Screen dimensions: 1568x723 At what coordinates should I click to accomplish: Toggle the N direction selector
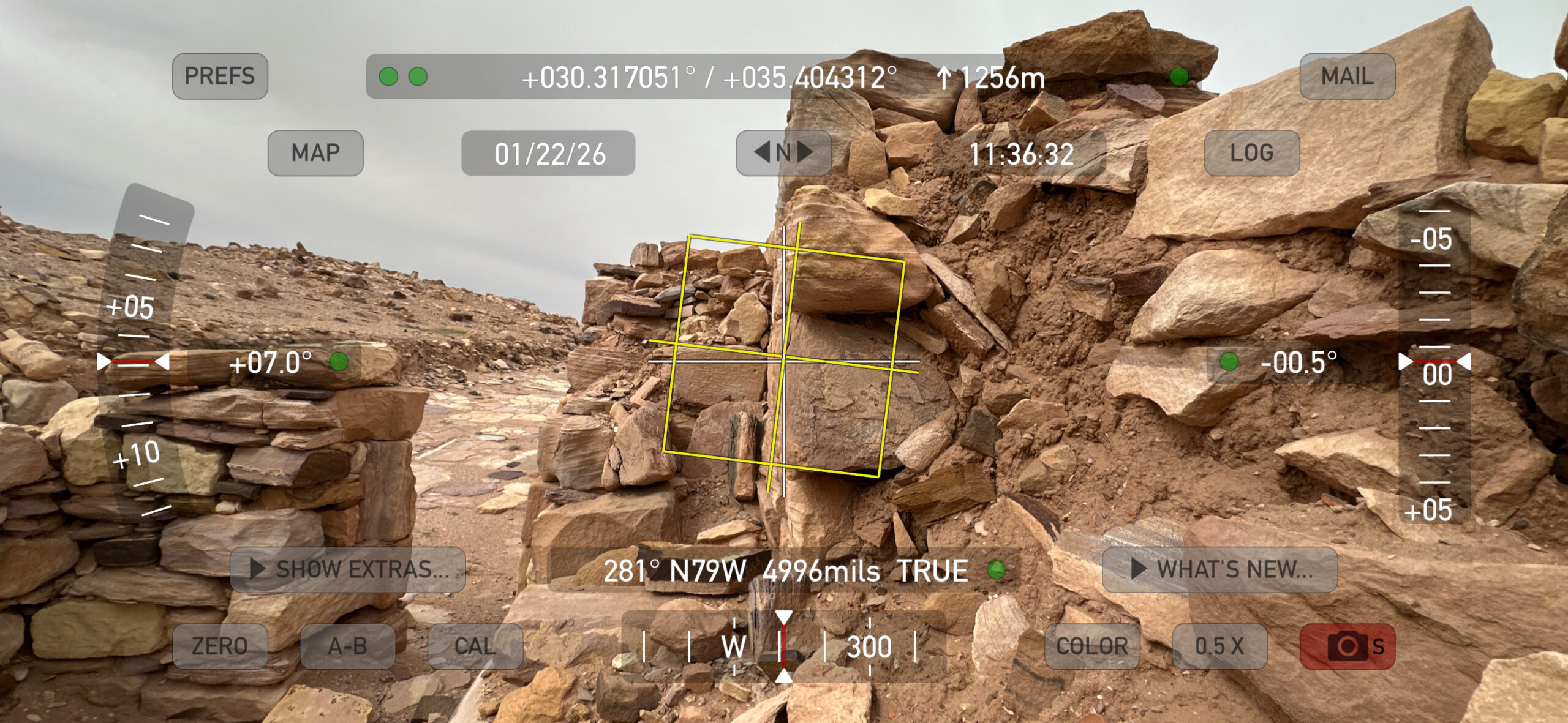(783, 153)
